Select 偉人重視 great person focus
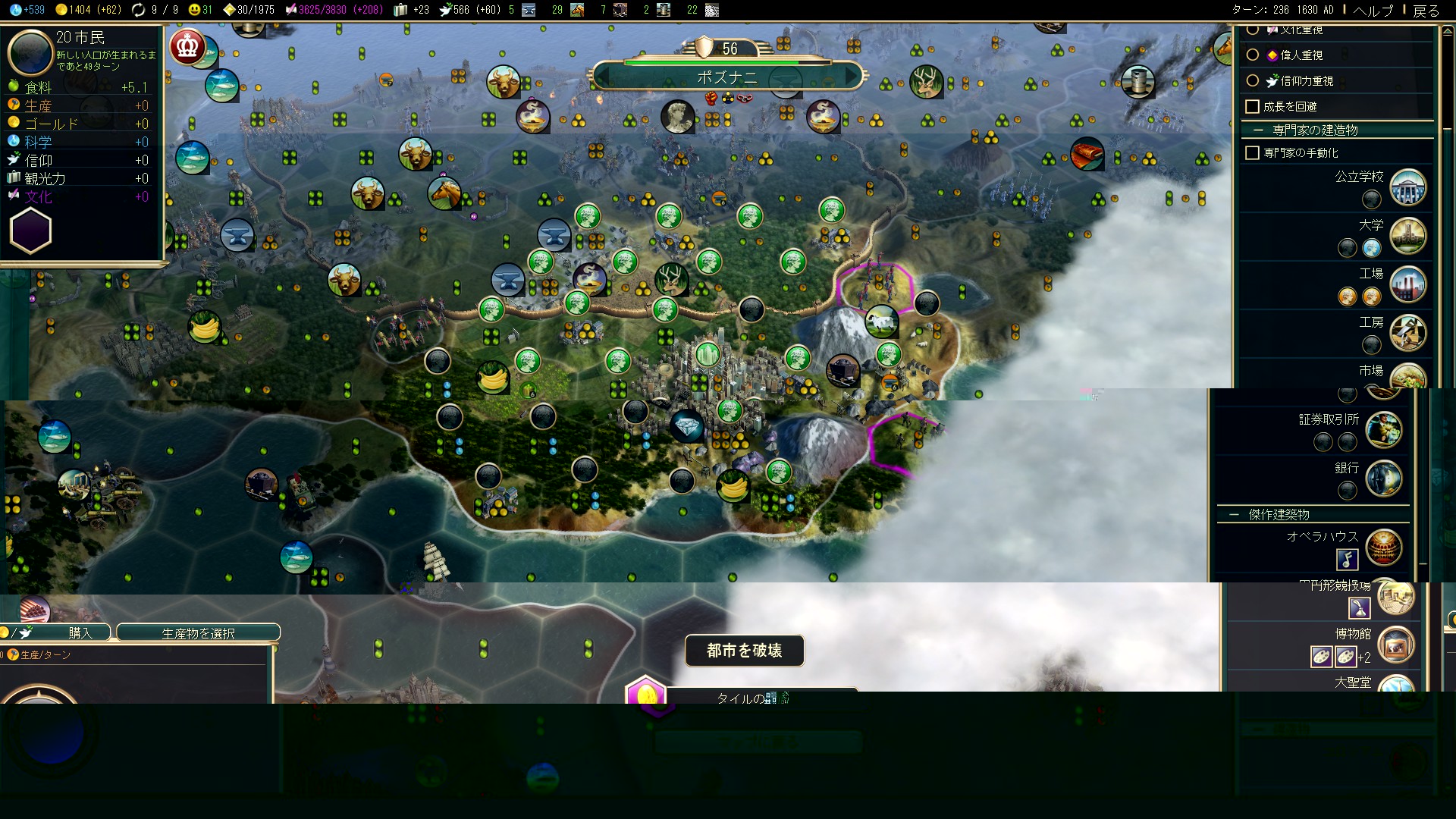 click(x=1253, y=55)
